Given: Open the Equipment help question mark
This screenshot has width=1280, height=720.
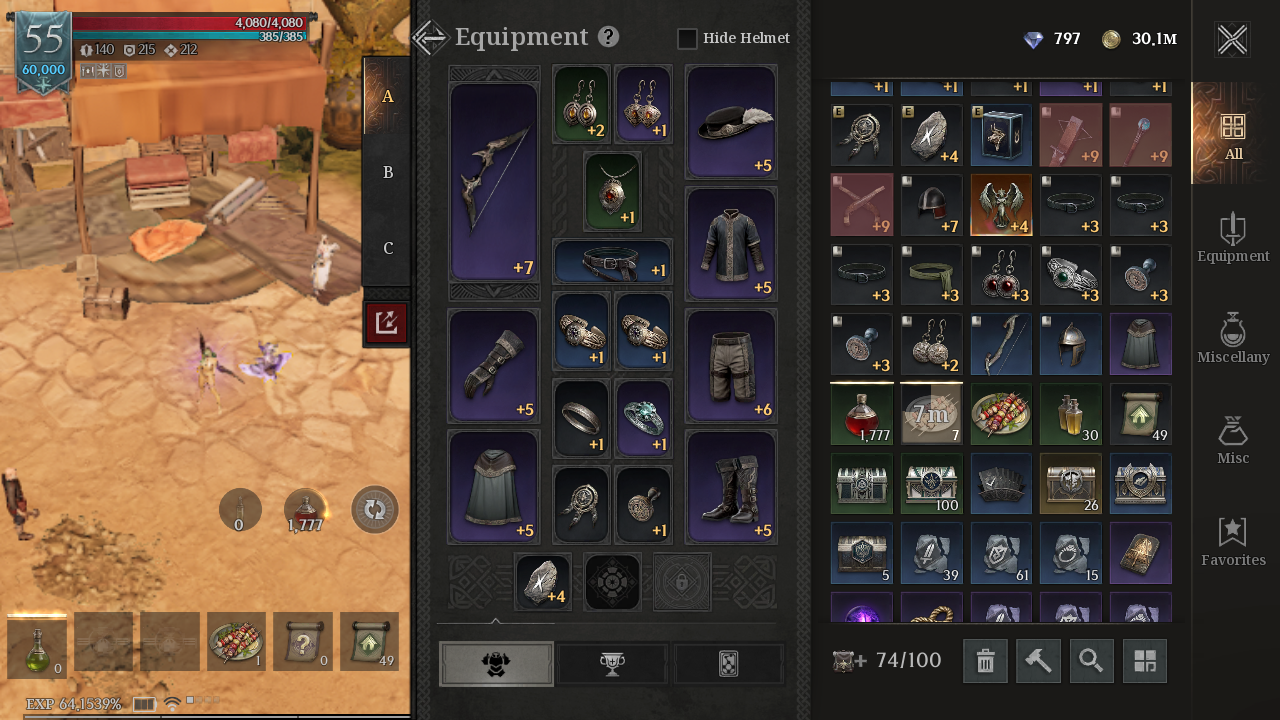Looking at the screenshot, I should point(609,38).
